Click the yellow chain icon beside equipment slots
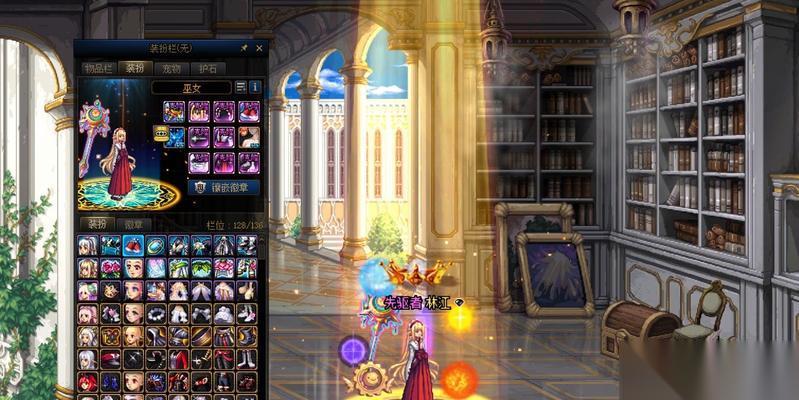Screen dimensions: 799x400 click(160, 133)
